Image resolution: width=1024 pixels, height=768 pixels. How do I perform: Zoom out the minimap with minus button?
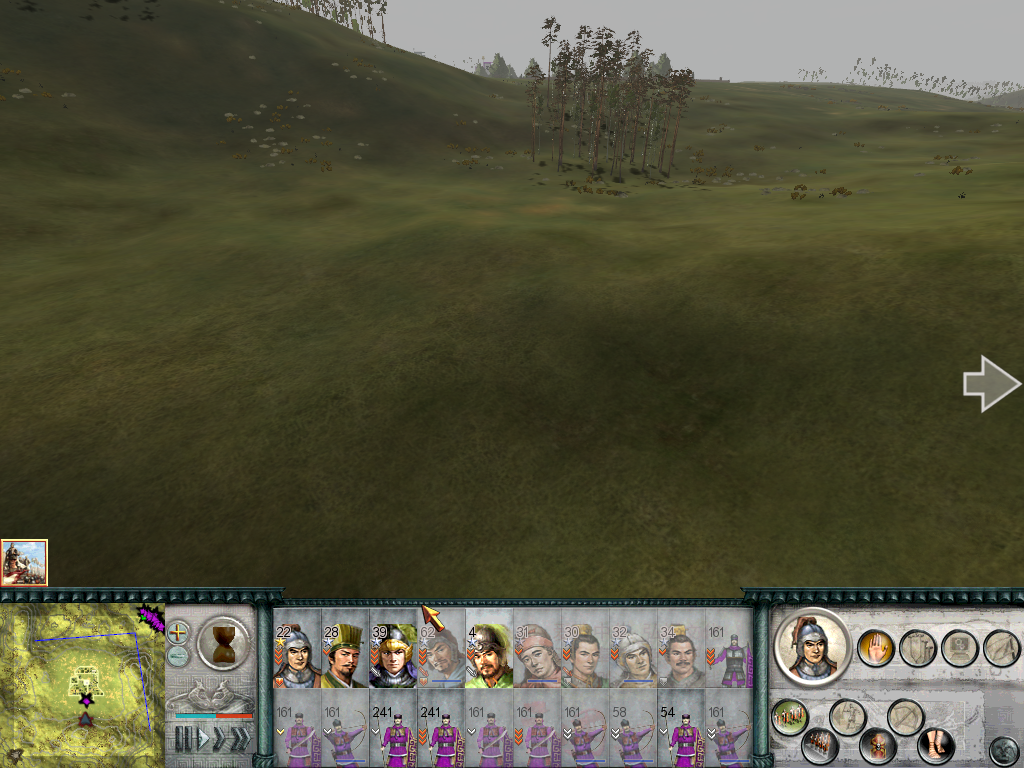point(178,656)
